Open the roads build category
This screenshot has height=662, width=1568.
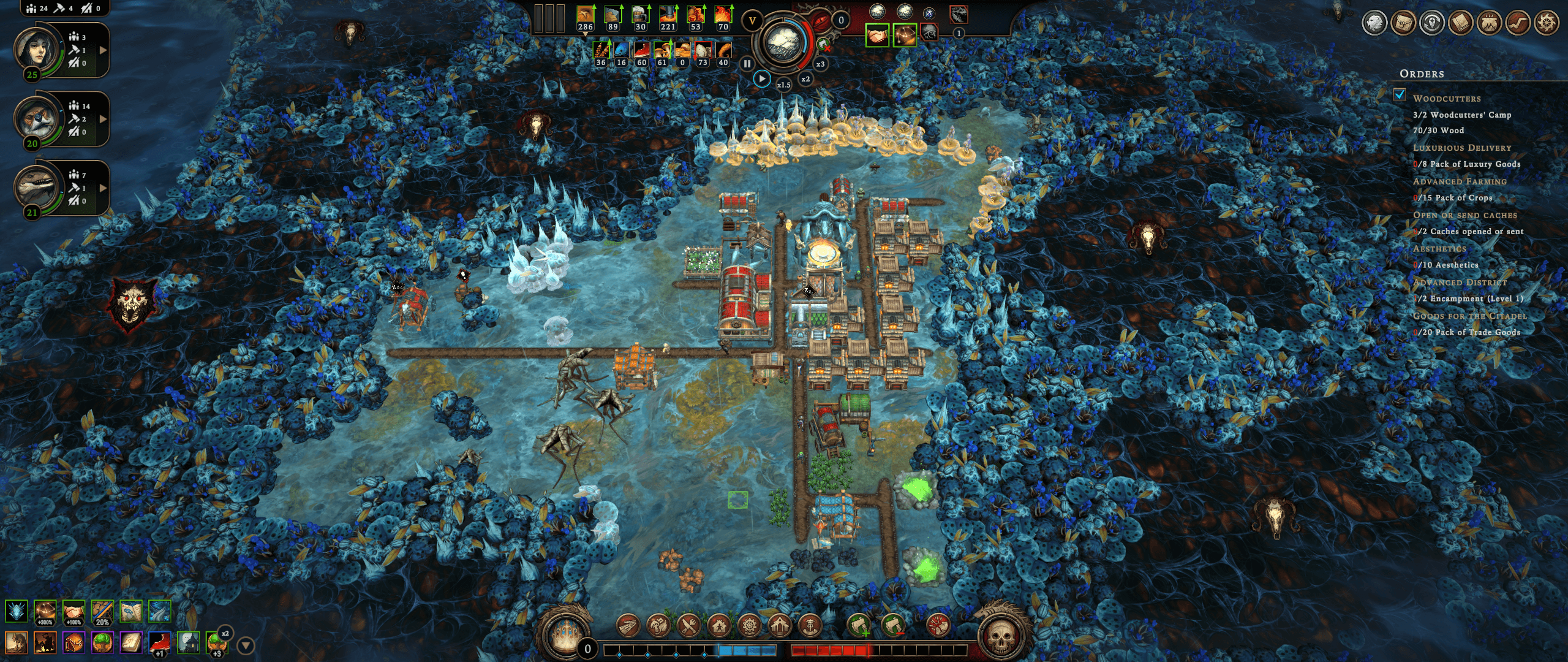tap(627, 626)
